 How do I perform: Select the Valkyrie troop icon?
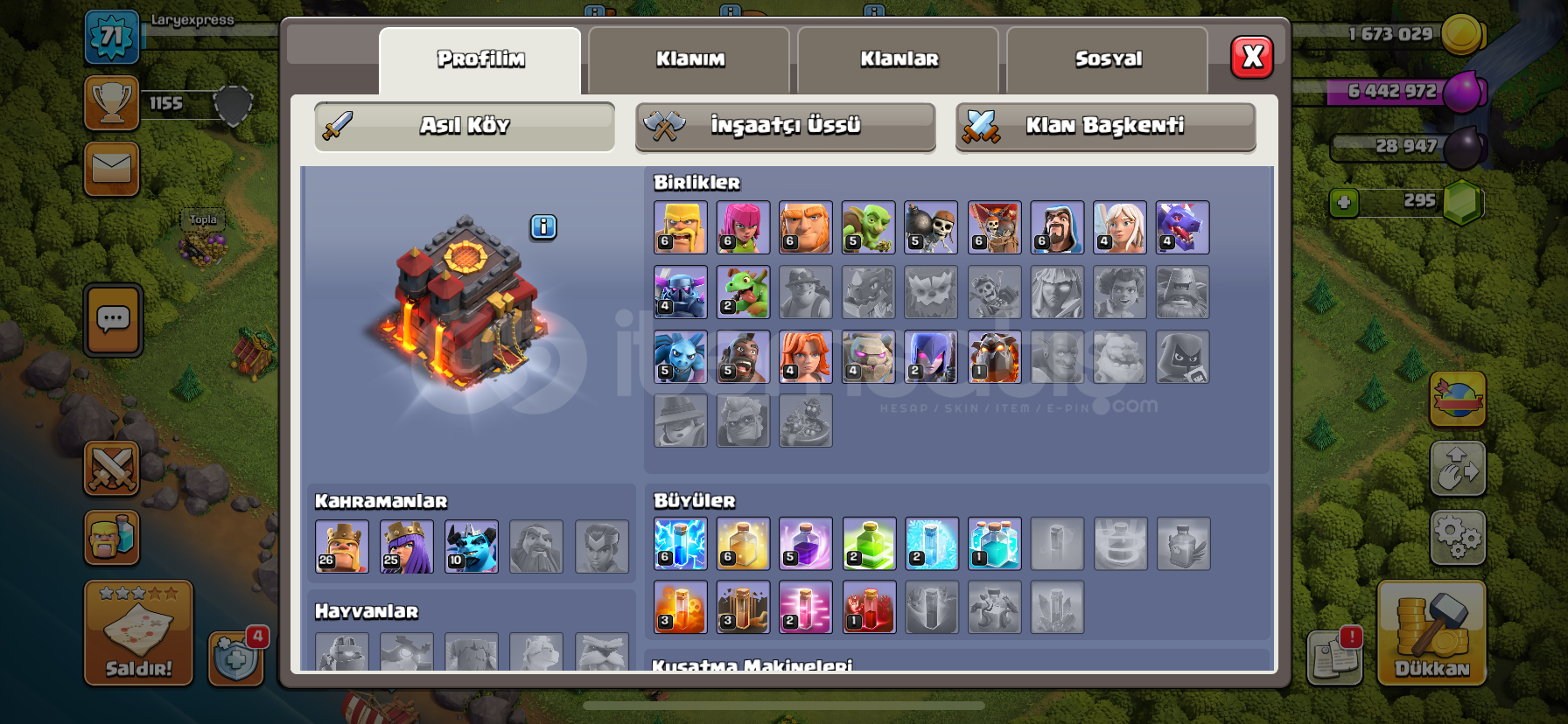(806, 357)
